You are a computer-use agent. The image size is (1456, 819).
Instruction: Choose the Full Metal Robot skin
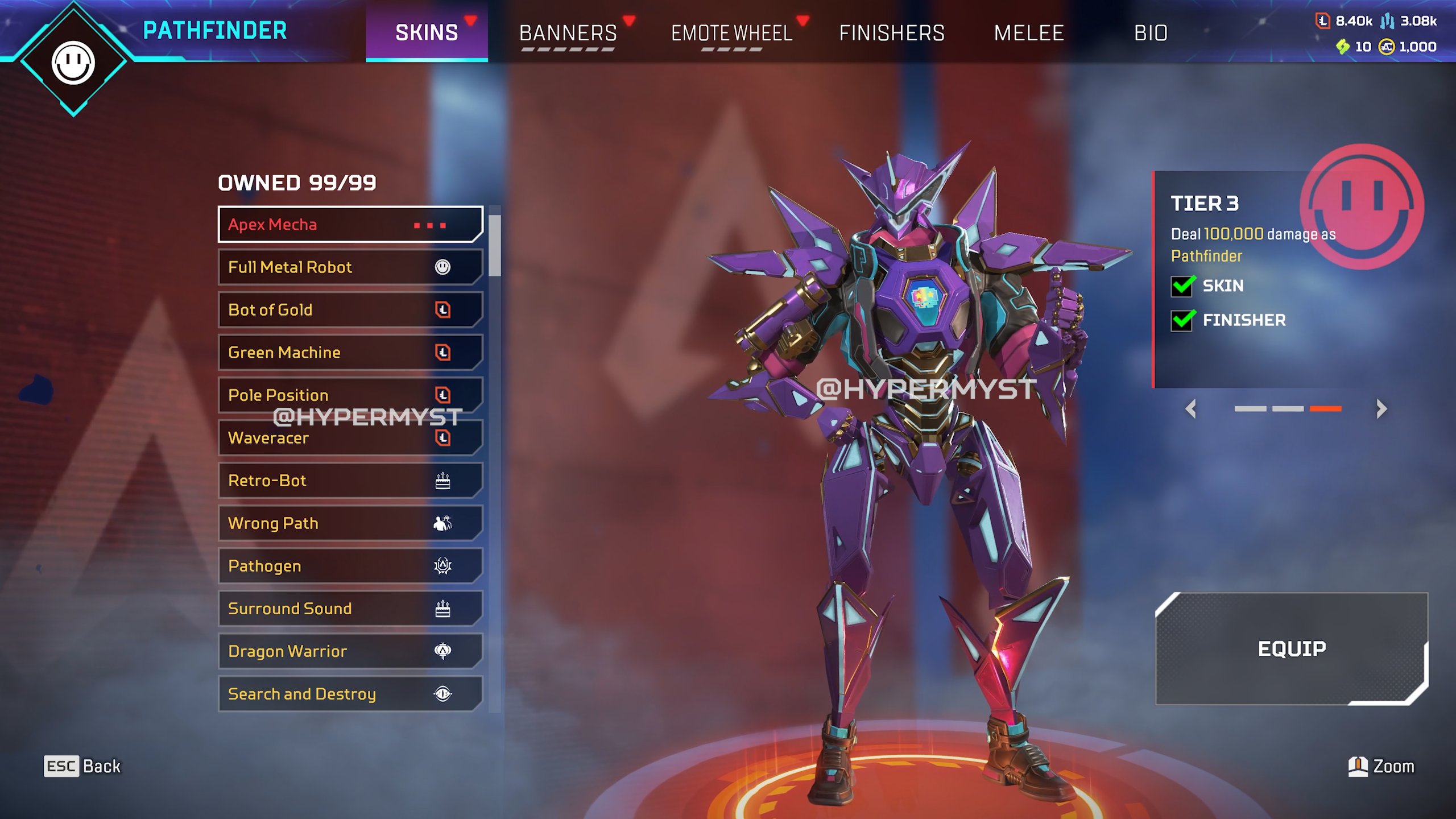click(350, 267)
